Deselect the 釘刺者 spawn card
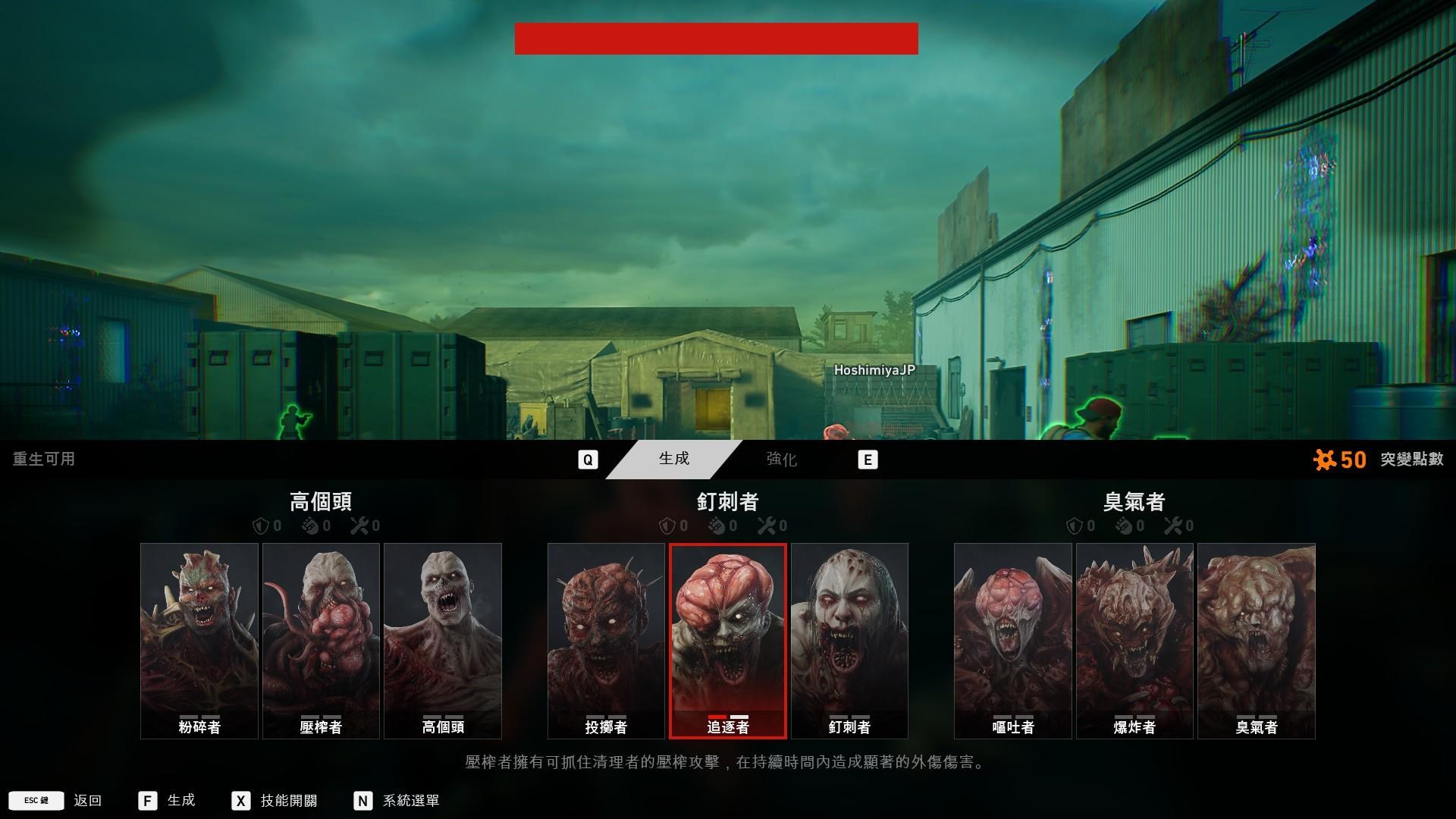 (850, 639)
